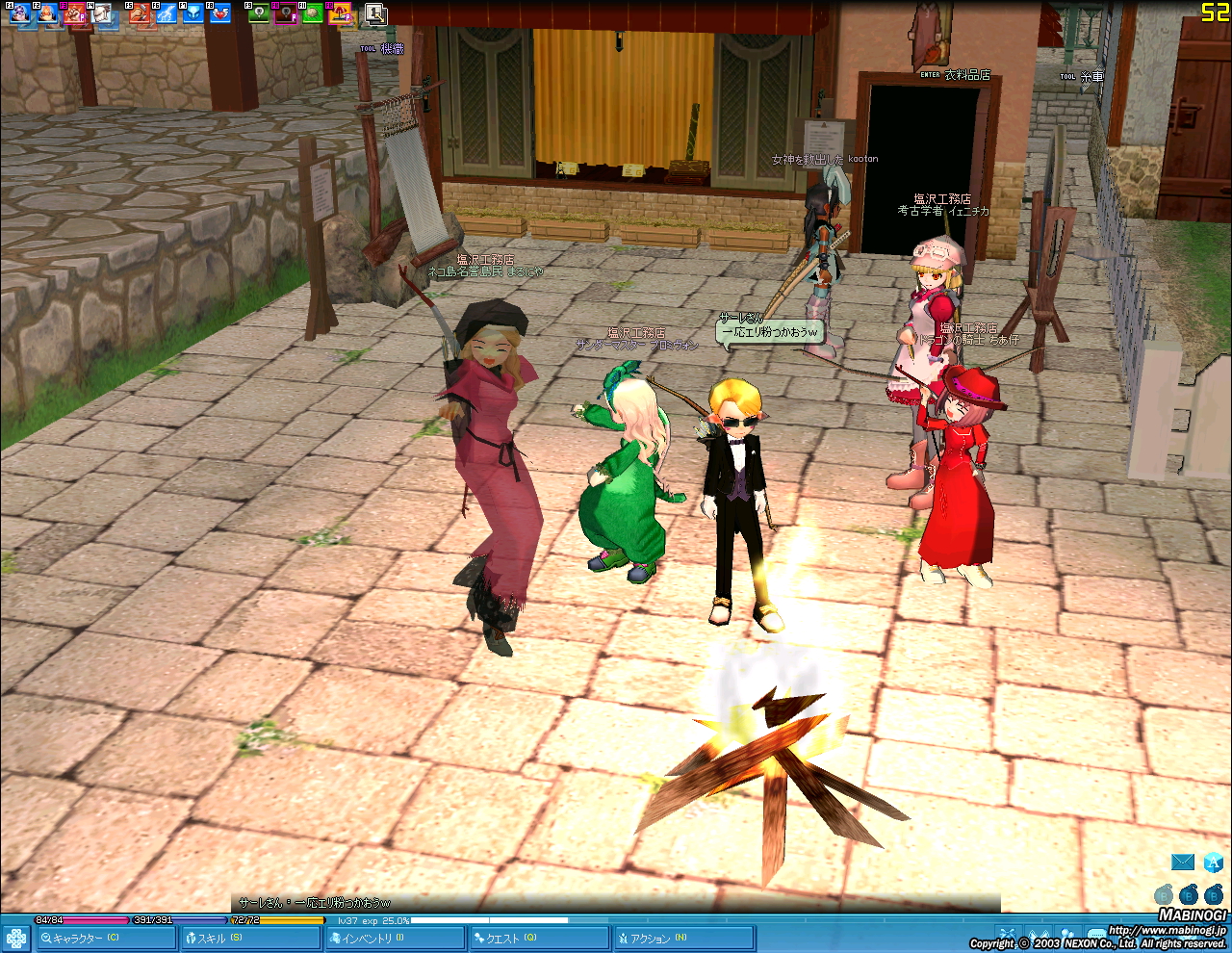The height and width of the screenshot is (953, 1232).
Task: Open the クエスト (Quest) log
Action: (x=539, y=938)
